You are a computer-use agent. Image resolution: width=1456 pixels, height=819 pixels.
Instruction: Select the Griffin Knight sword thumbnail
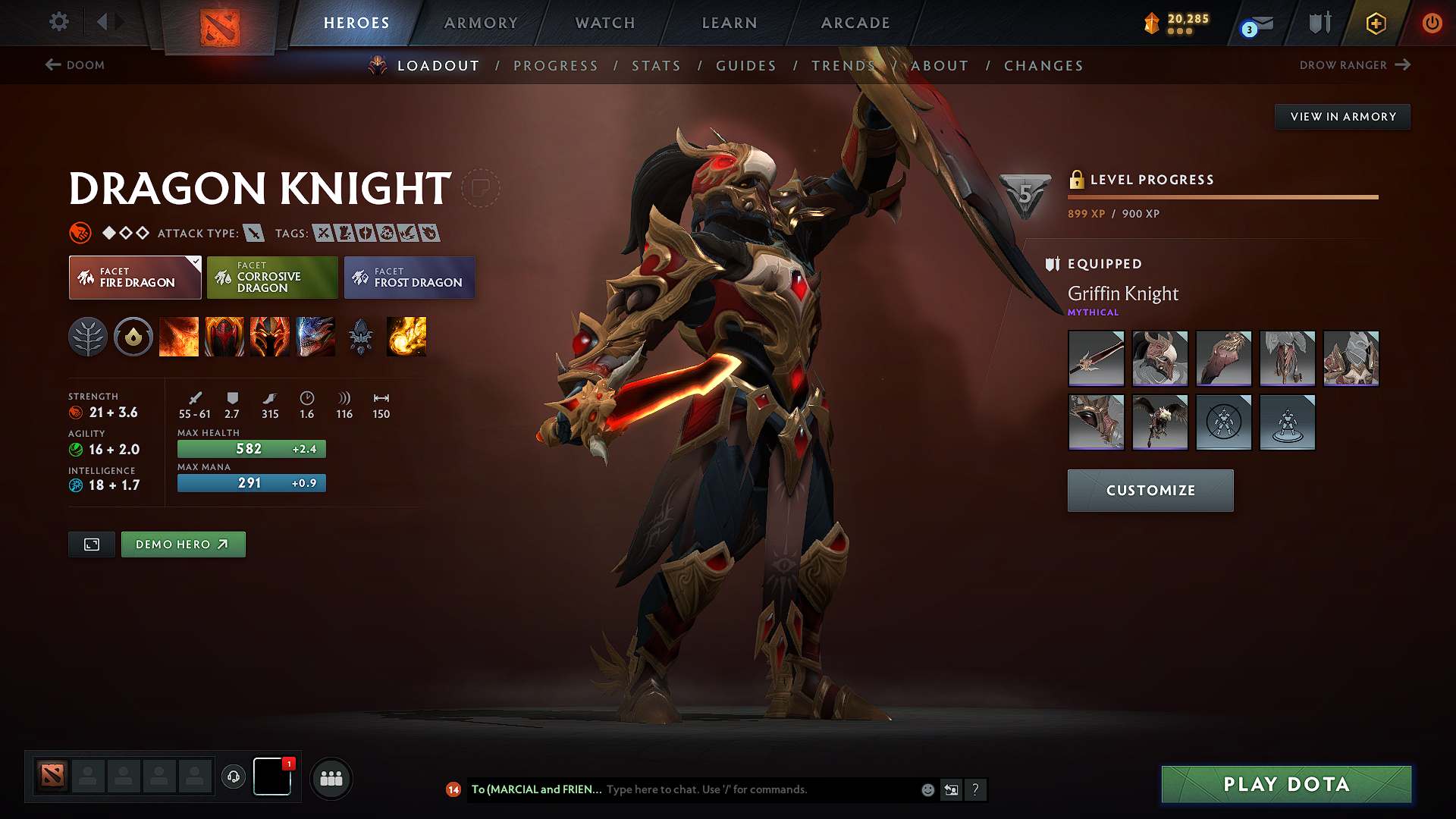click(1096, 359)
